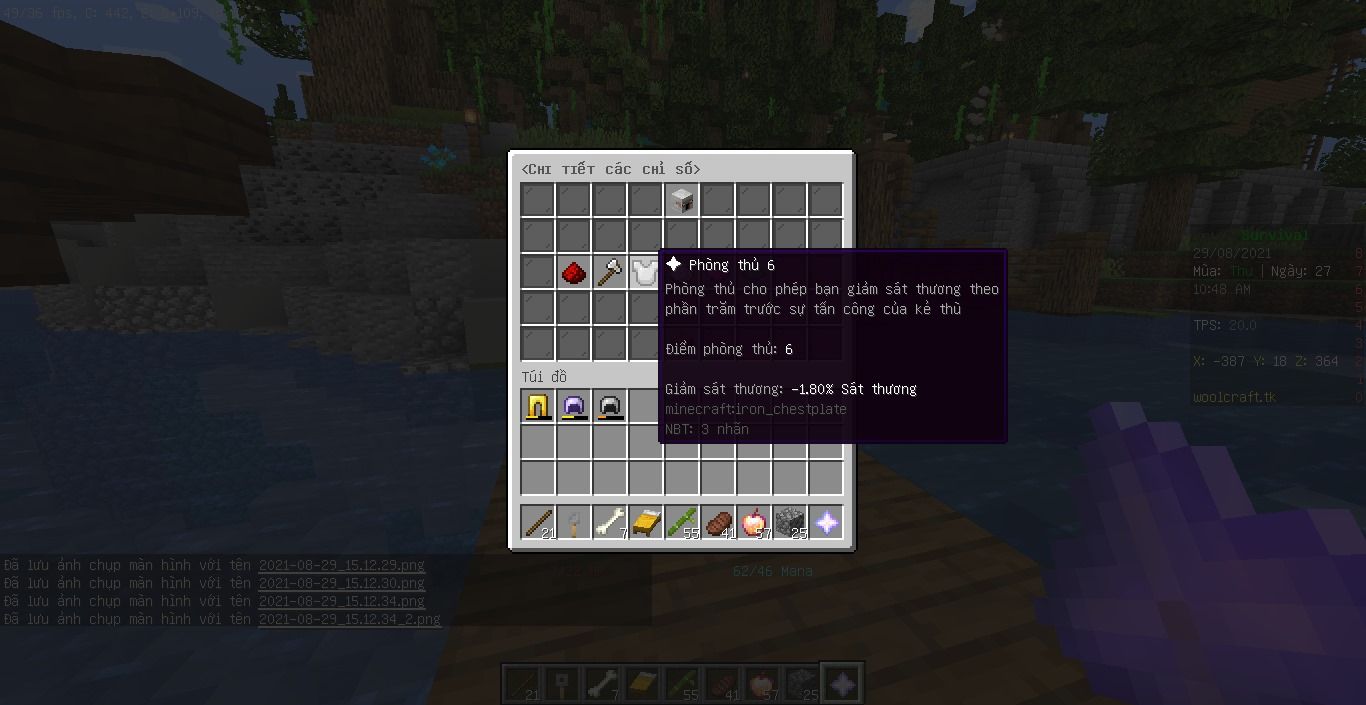Screen dimensions: 1366x705
Task: Pick the green stack of 55 in the window
Action: [x=682, y=522]
